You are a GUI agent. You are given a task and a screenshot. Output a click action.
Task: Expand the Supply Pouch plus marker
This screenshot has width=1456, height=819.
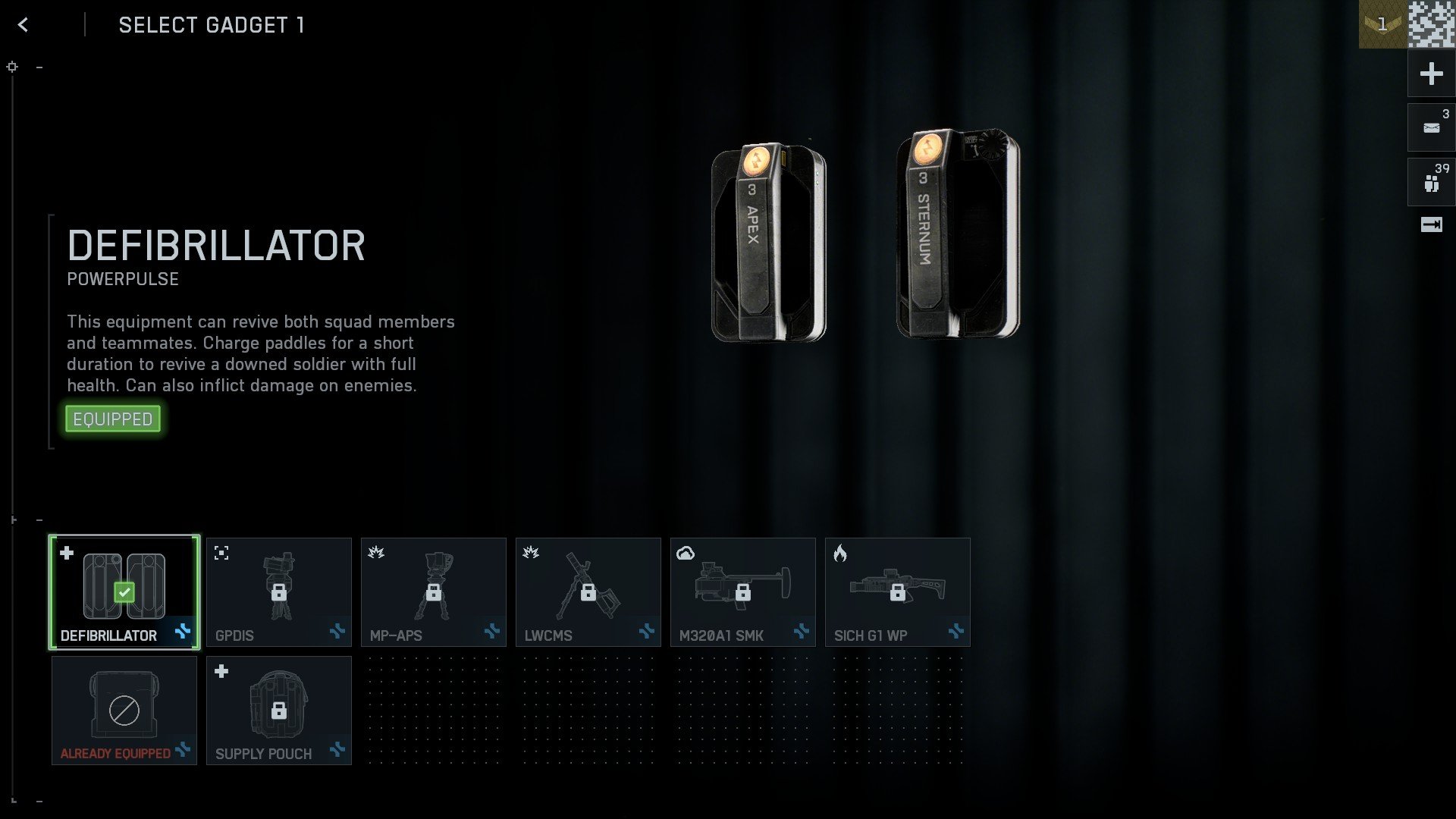pos(221,670)
